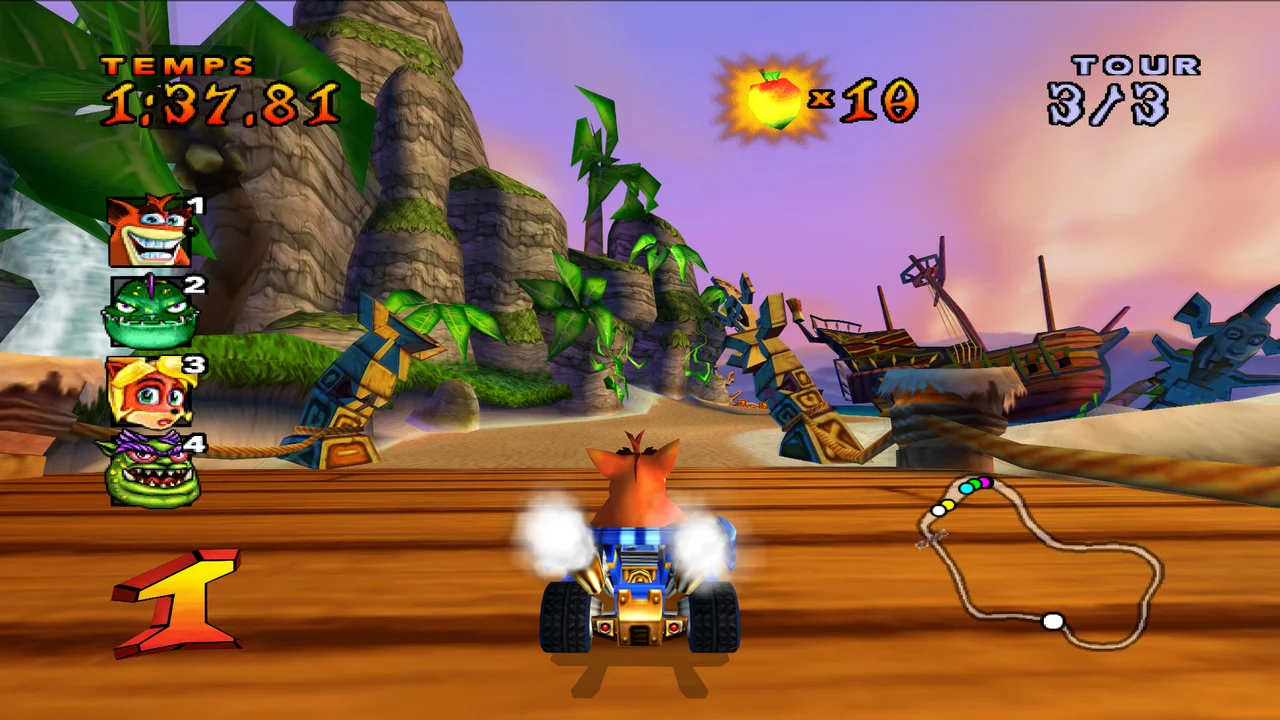1280x720 pixels.
Task: Click the Crash portrait in first place
Action: click(148, 231)
